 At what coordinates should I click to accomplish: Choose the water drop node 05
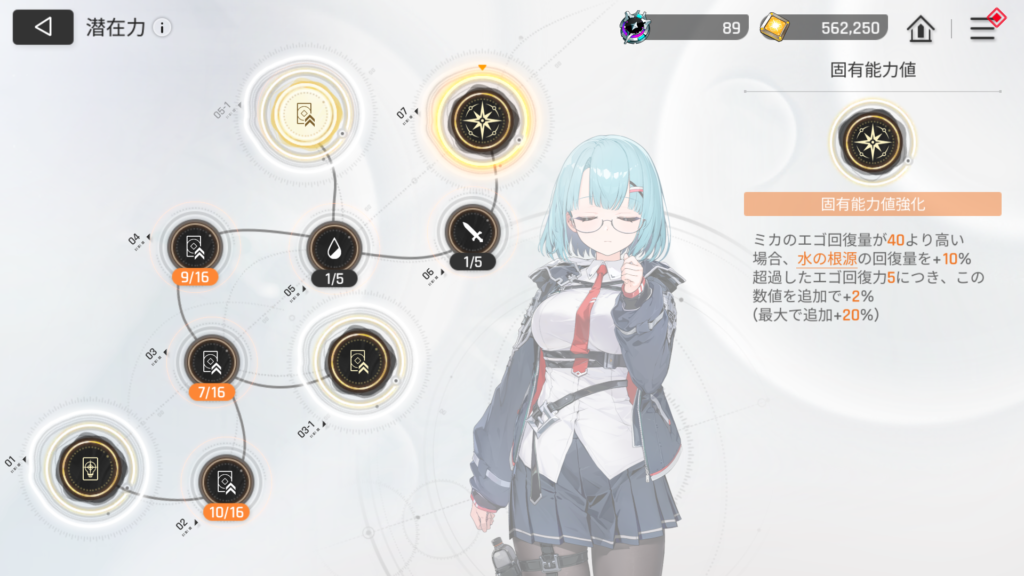point(334,247)
